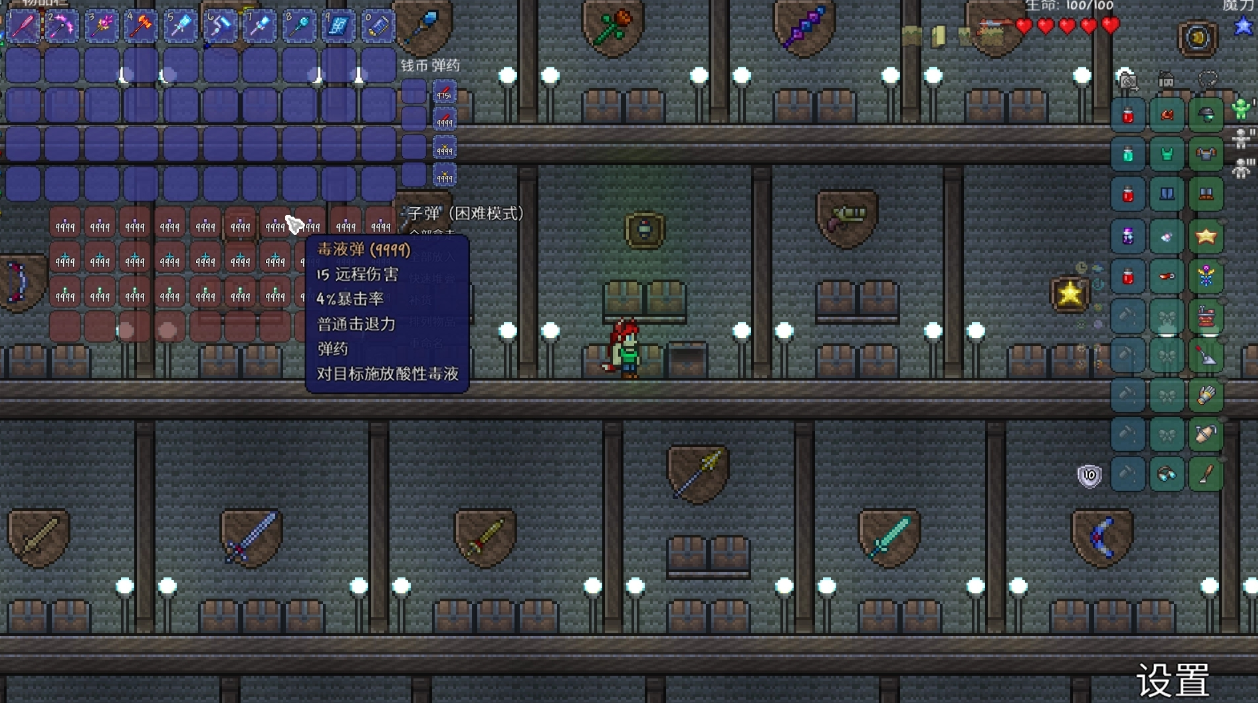
Task: Click the equipped helmet armor slot
Action: click(x=1207, y=114)
